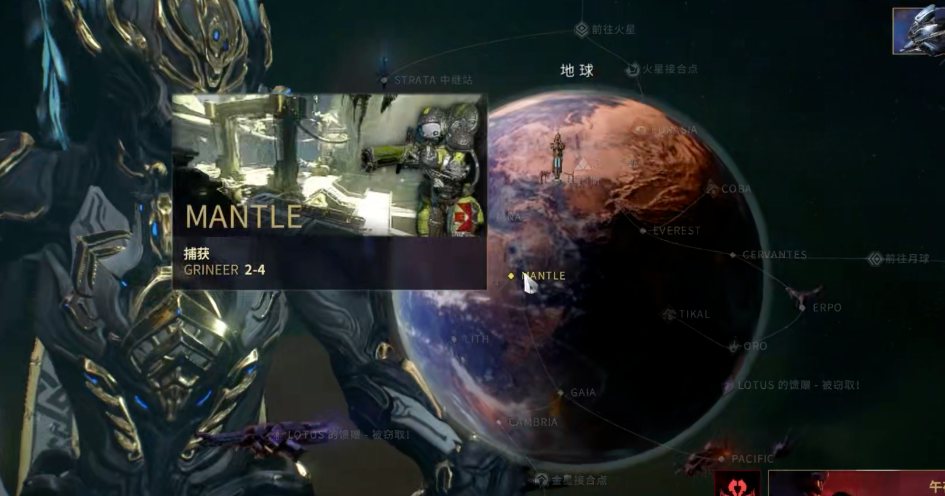Travel to Mars via 前往火星
The height and width of the screenshot is (496, 945).
point(581,30)
